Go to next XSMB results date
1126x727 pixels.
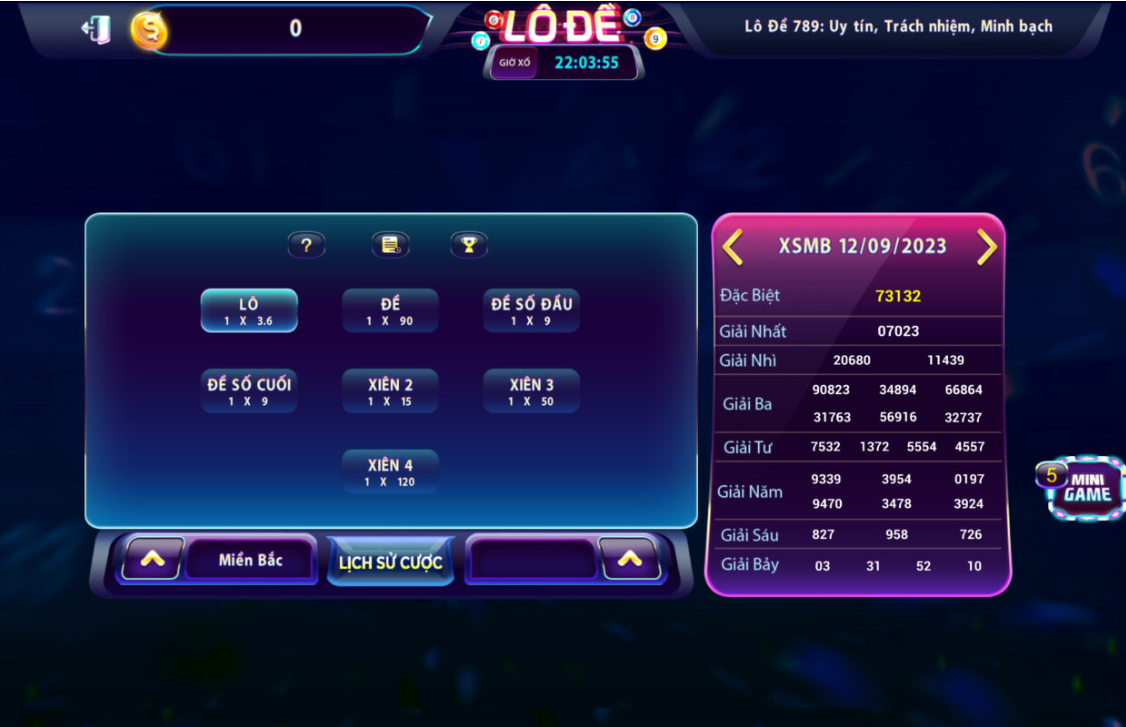(987, 247)
